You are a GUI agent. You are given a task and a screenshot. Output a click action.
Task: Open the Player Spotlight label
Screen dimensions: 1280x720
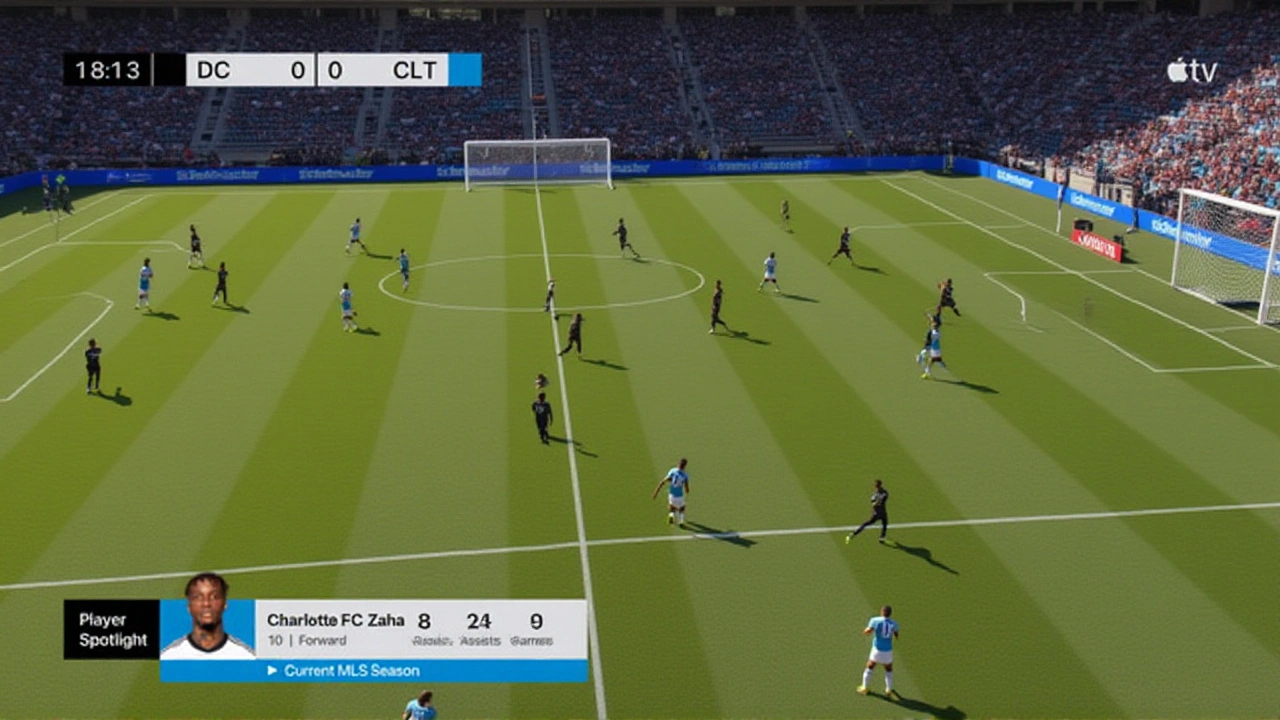tap(112, 630)
